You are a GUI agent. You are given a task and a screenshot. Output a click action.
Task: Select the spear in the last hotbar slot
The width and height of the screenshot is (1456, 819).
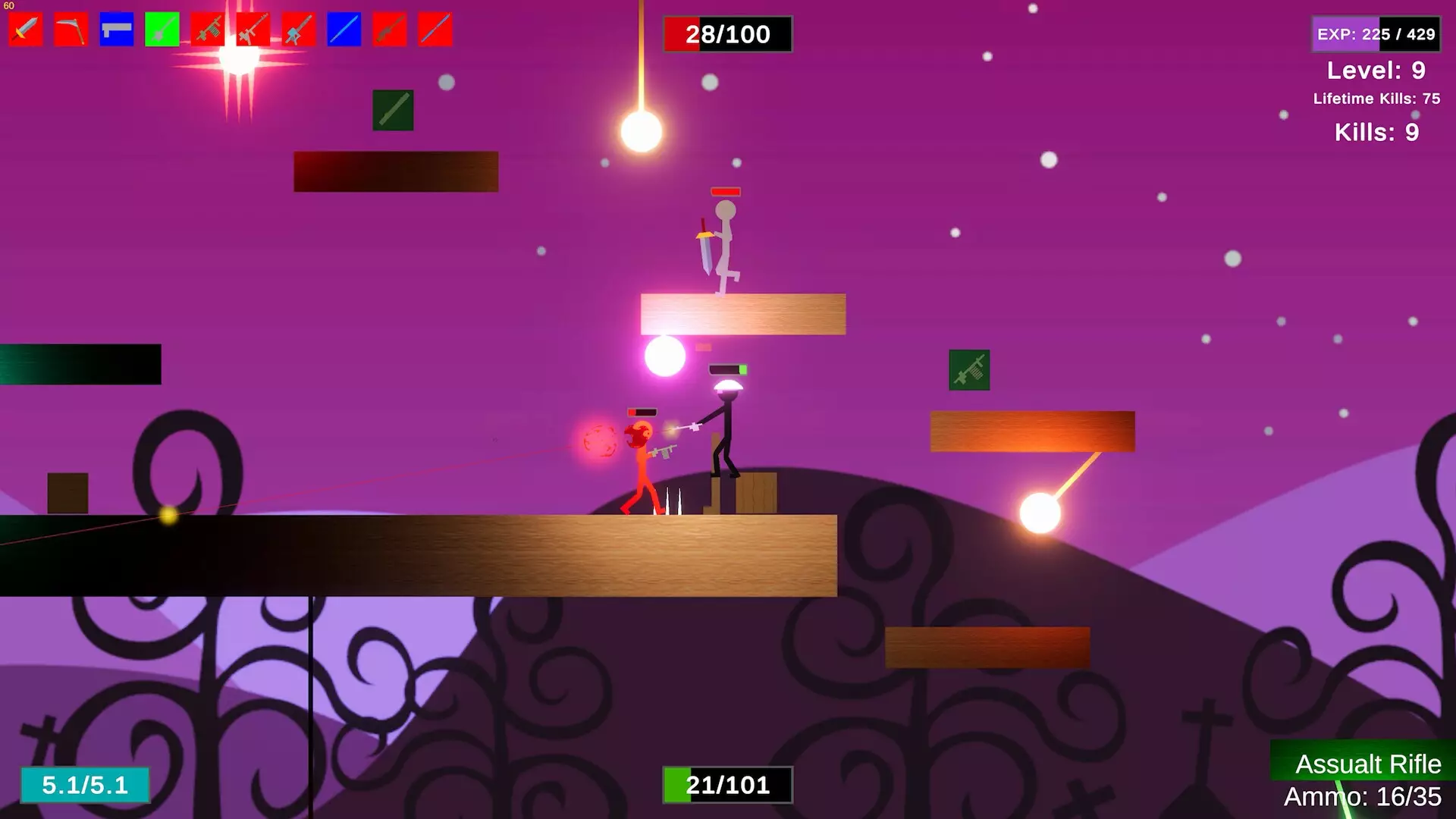pos(434,29)
